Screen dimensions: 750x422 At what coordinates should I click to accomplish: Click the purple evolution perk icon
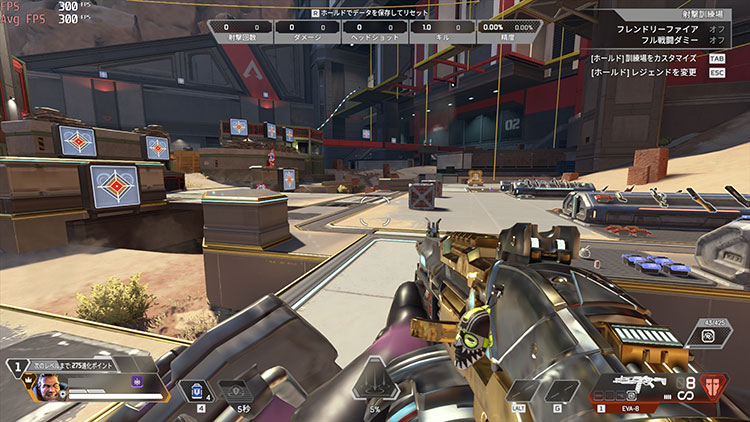tap(137, 381)
